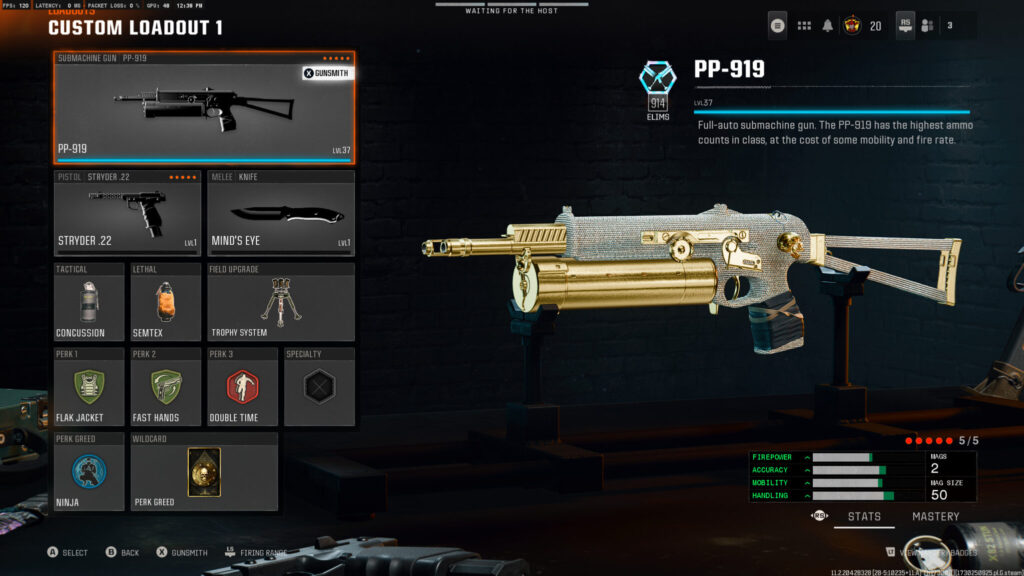Select the Ninja Perk Greed slot
Screen dimensions: 1024x576
[89, 471]
